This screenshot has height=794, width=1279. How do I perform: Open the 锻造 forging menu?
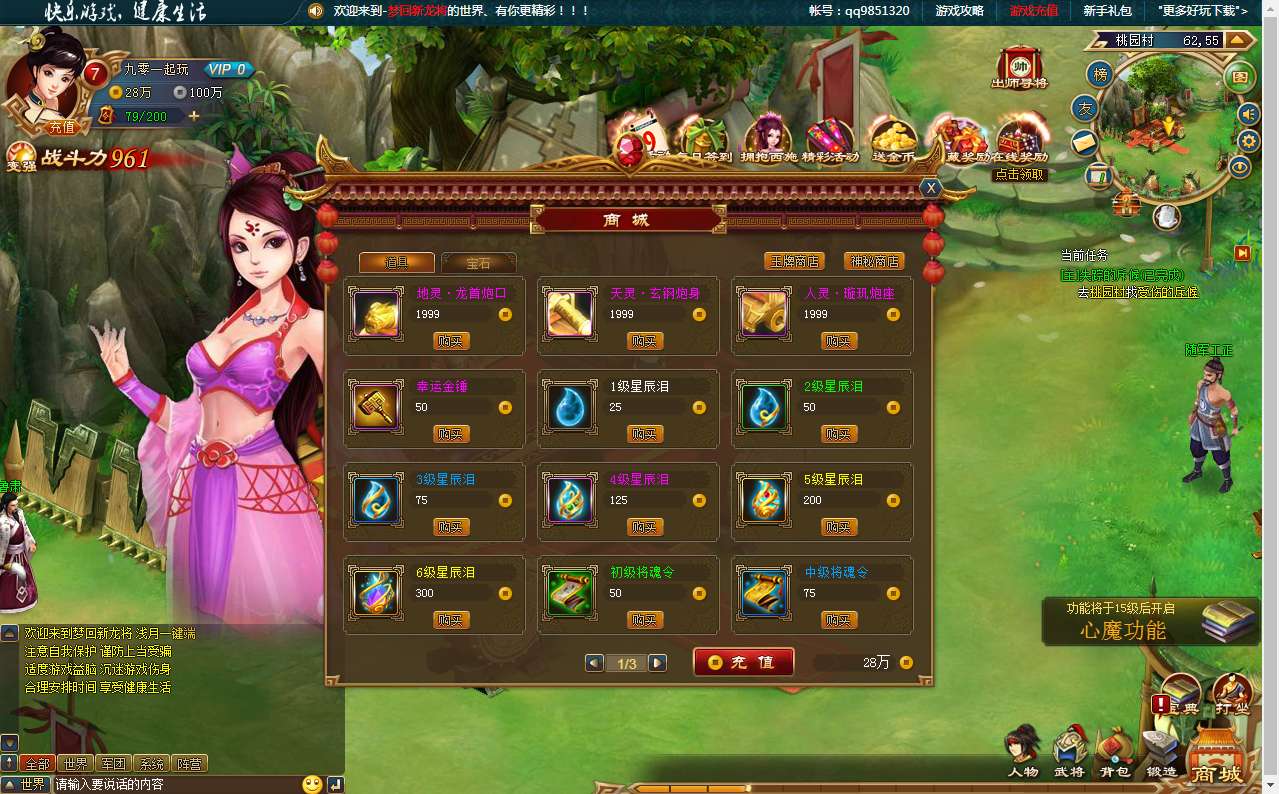(x=1161, y=755)
